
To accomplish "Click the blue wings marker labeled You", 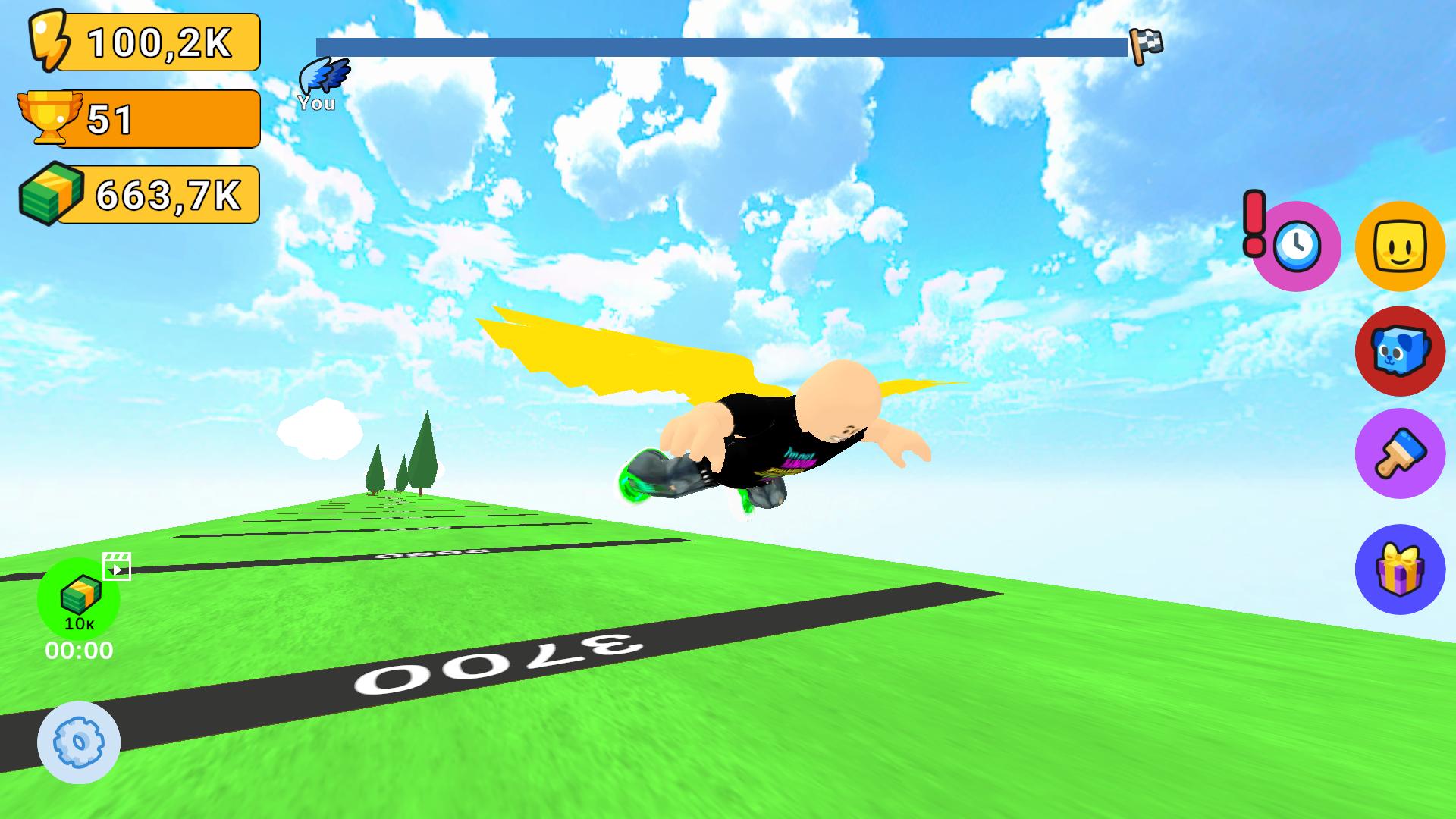I will [x=322, y=77].
